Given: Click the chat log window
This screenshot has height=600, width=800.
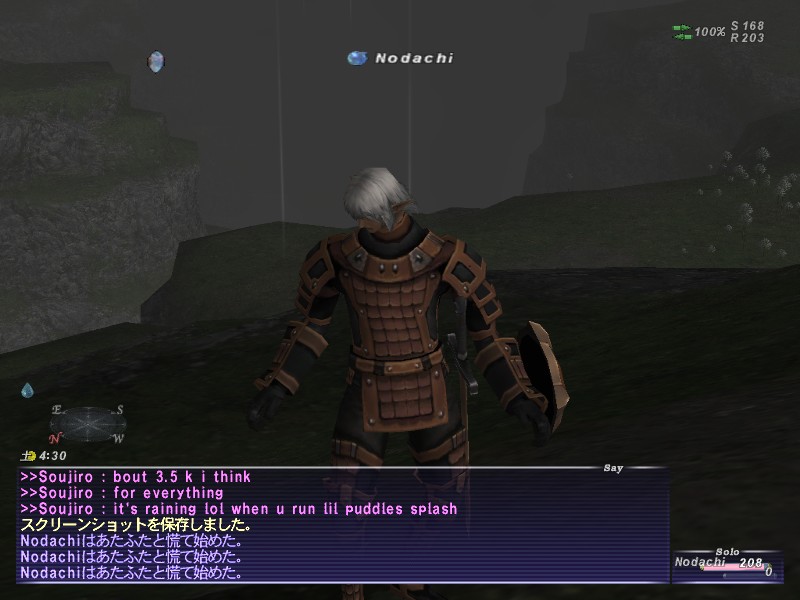Looking at the screenshot, I should [x=342, y=525].
